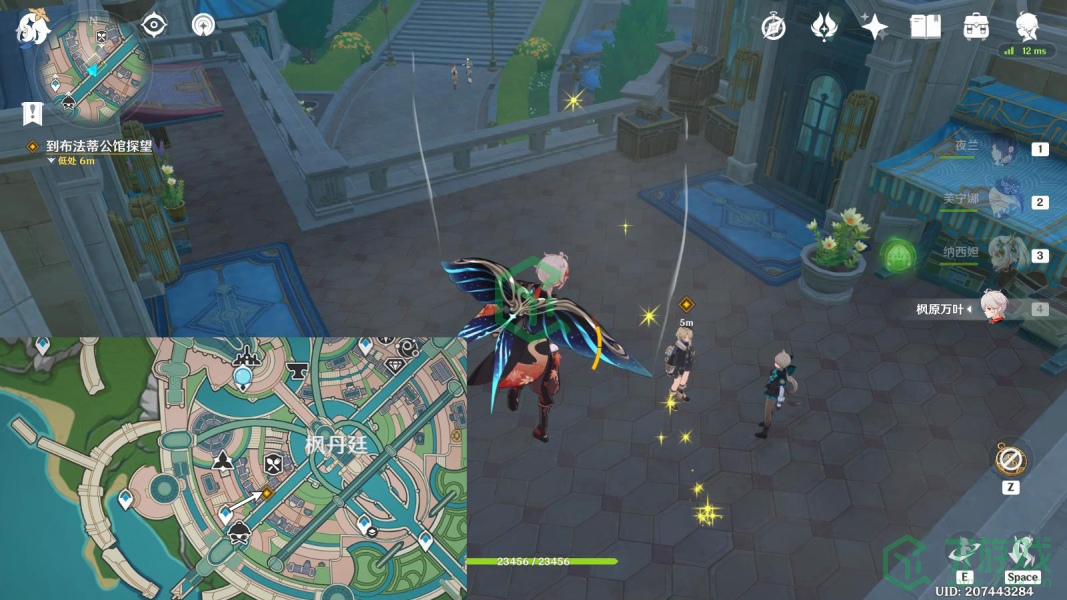Open the character head silhouette icon
The width and height of the screenshot is (1067, 600).
coord(1027,26)
